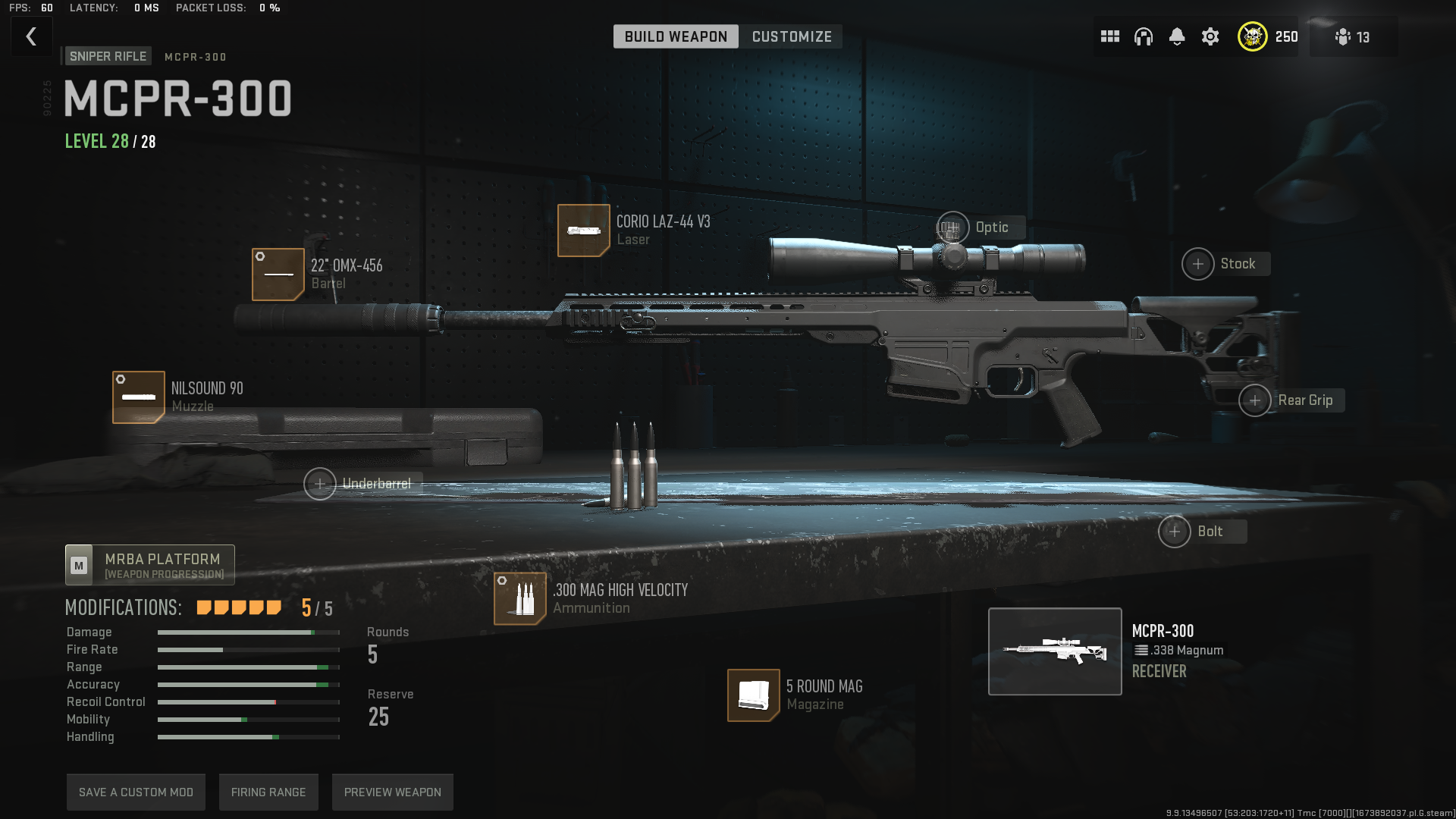Add an Underbarrel attachment

coord(320,484)
